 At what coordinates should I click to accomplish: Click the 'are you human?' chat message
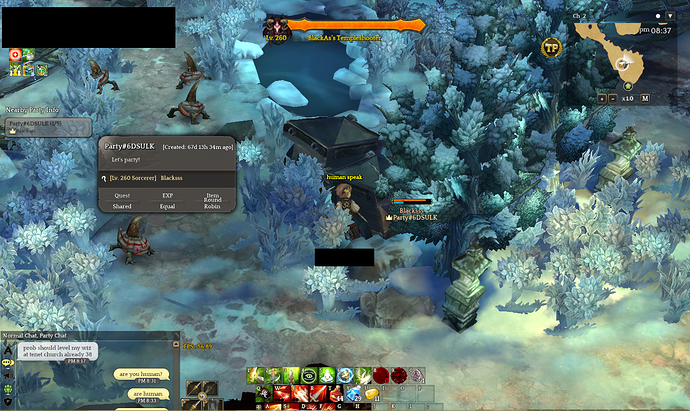coord(141,374)
